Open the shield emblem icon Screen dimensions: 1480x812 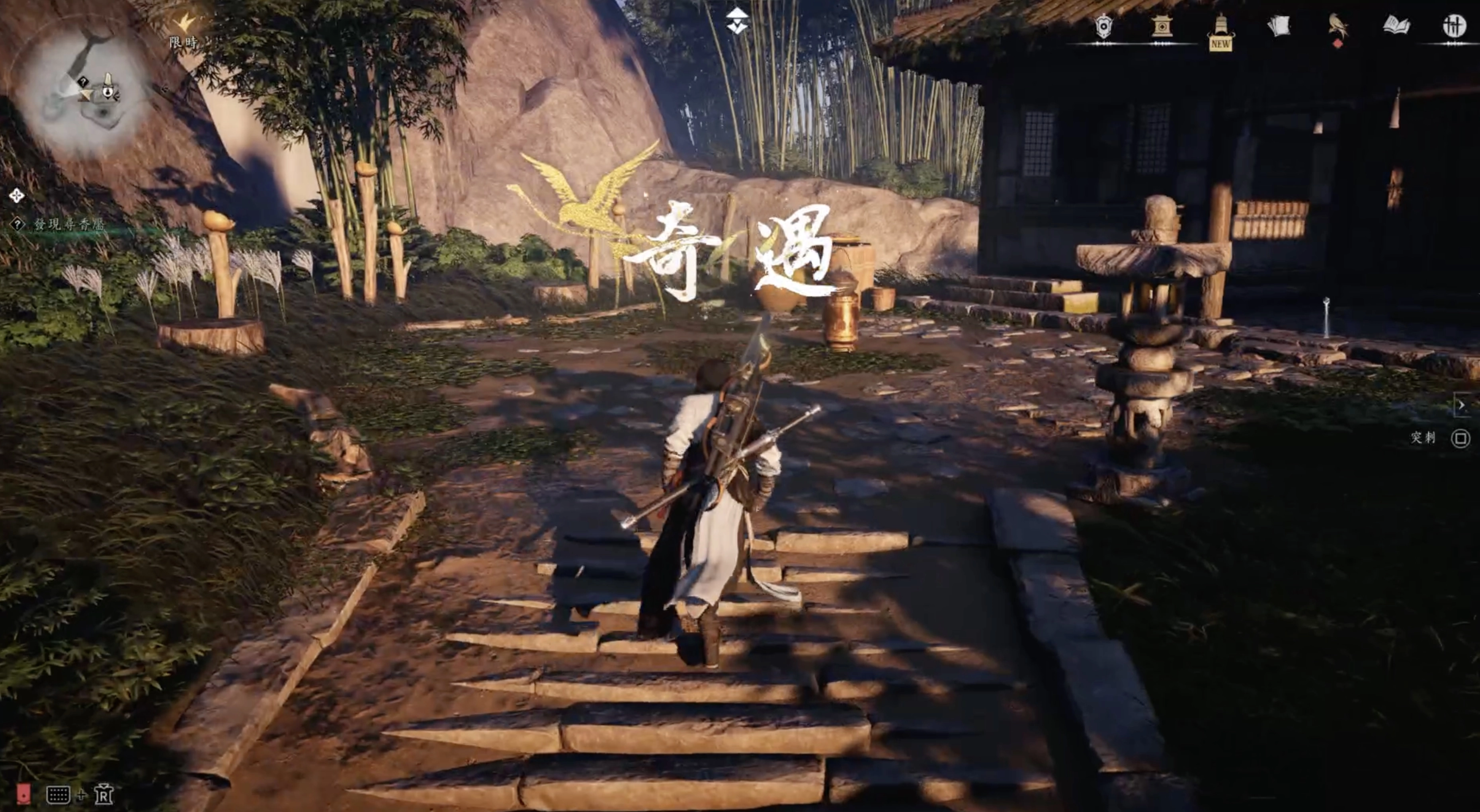(x=1103, y=26)
